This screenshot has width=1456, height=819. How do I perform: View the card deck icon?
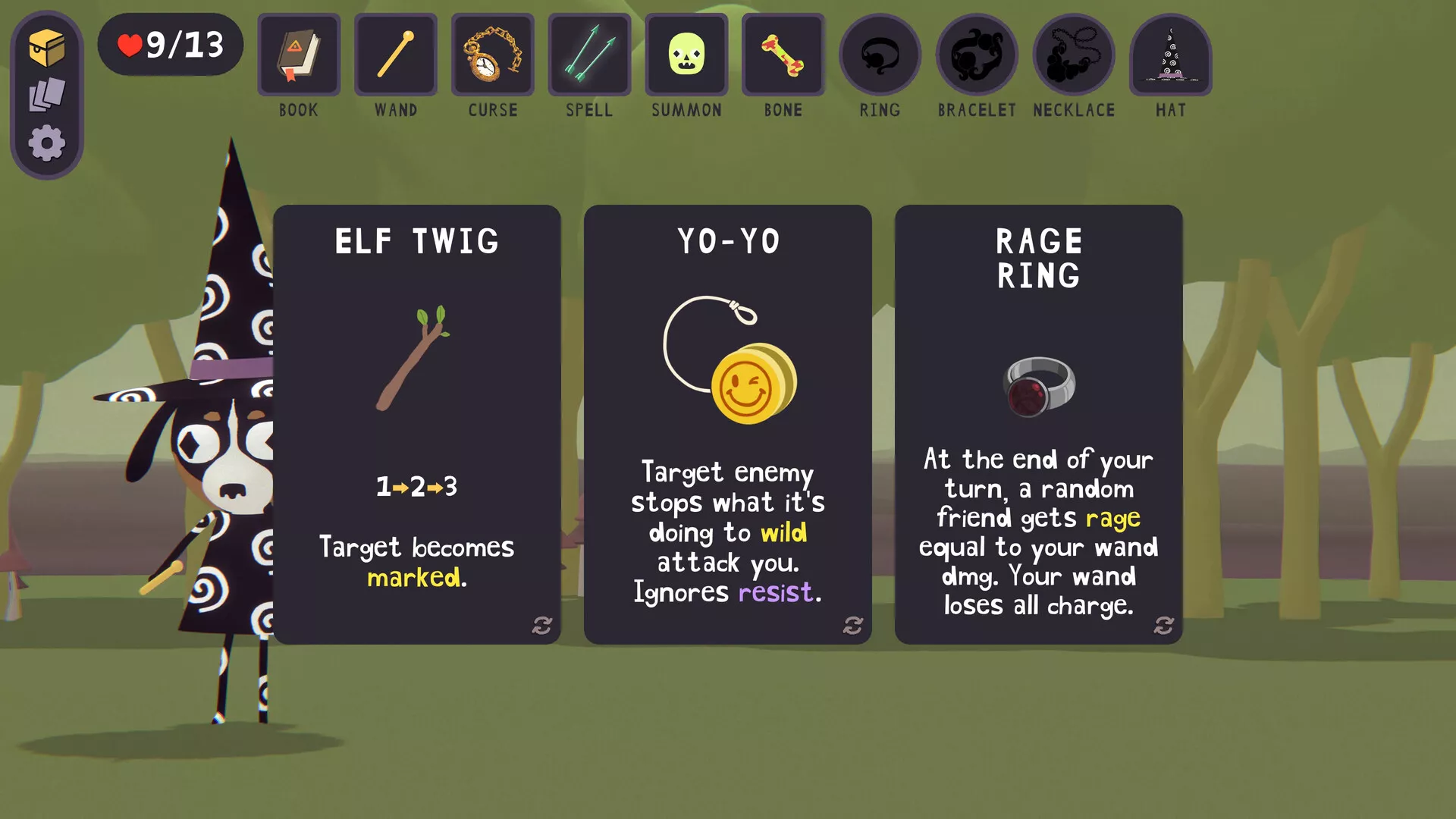coord(47,96)
